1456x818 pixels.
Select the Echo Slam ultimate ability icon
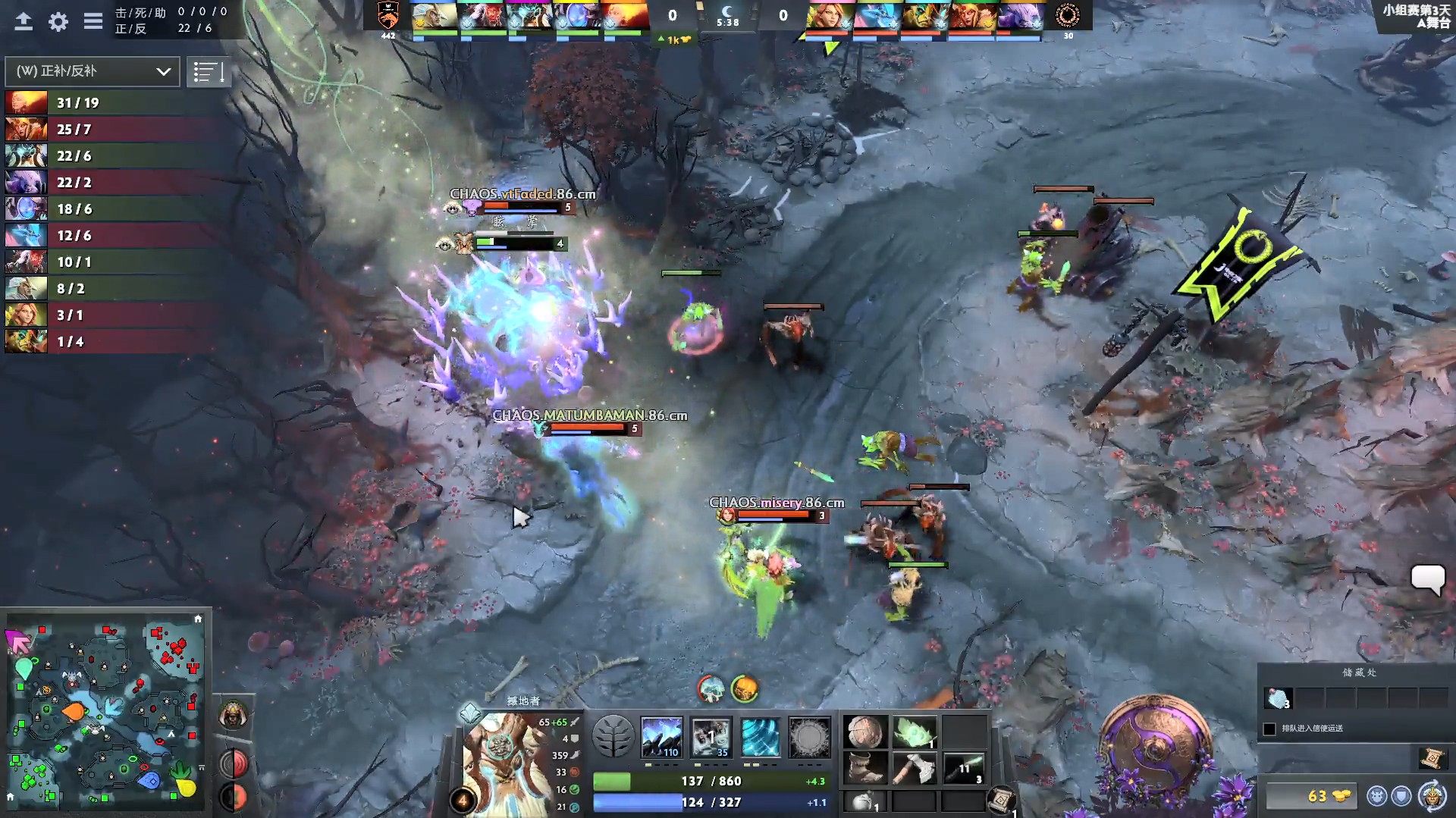coord(810,737)
